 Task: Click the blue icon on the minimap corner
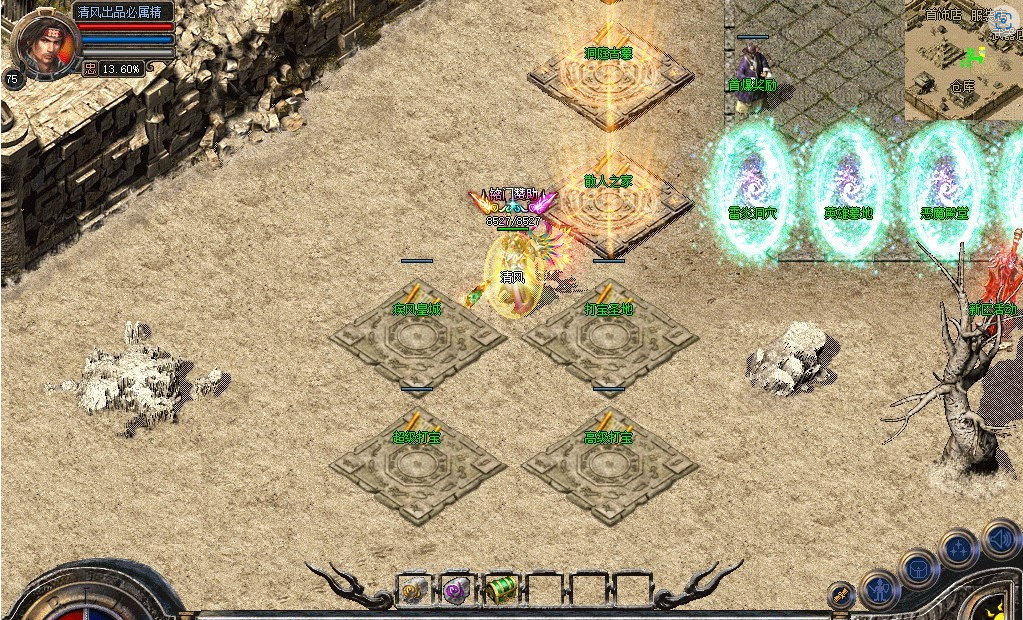tap(1002, 20)
